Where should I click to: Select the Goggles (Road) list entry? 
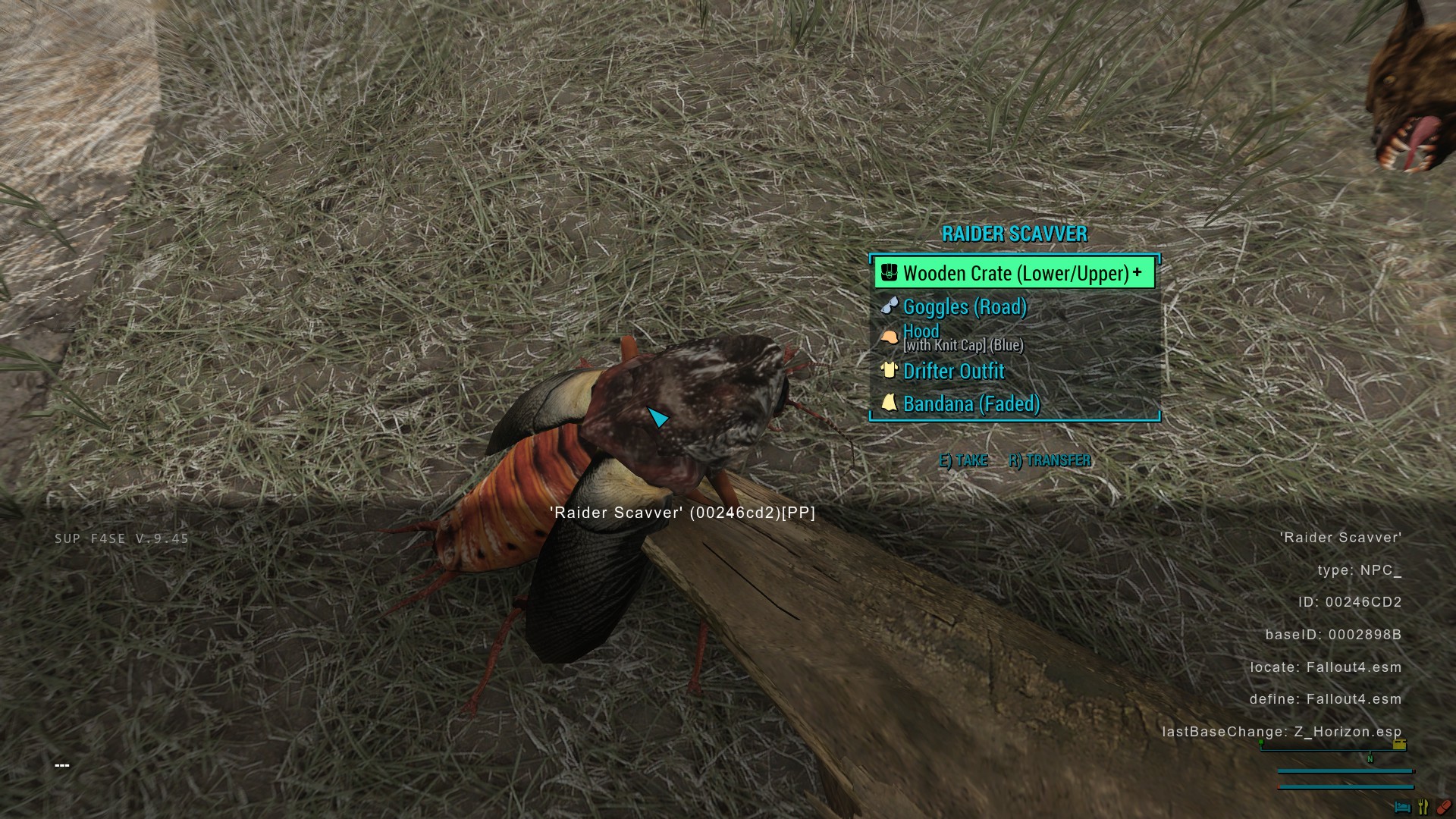pyautogui.click(x=965, y=307)
